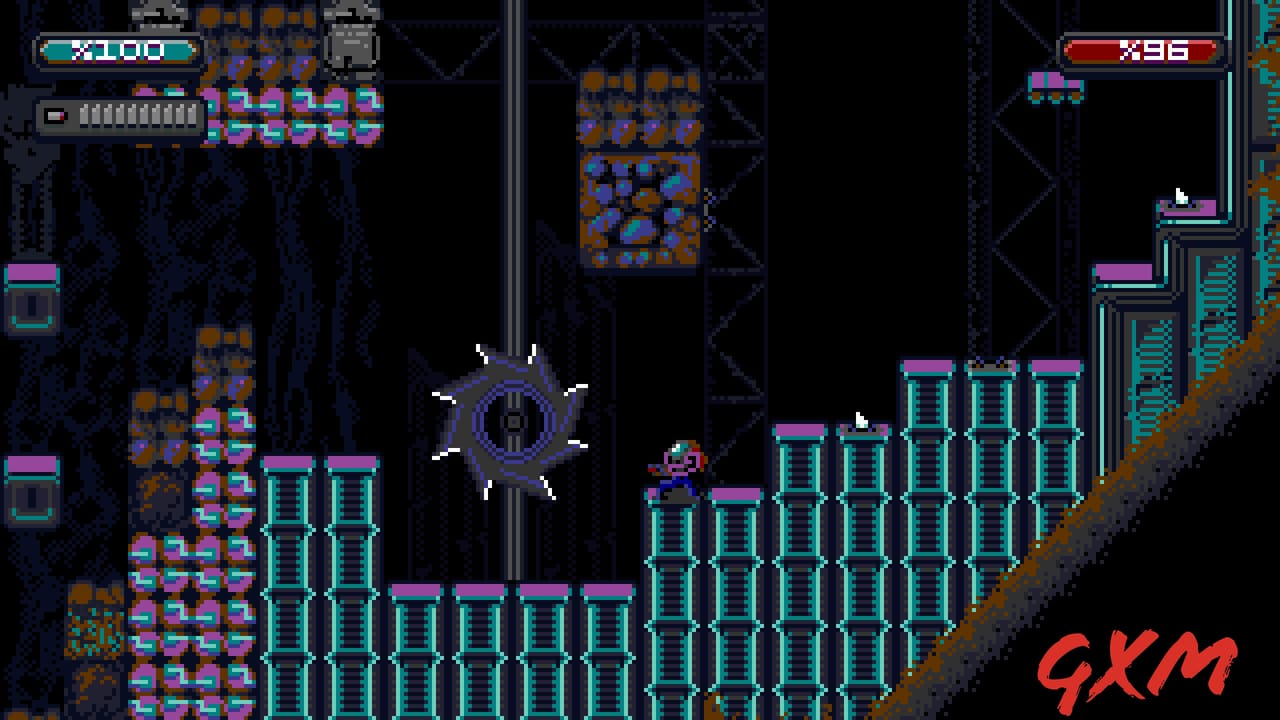Viewport: 1280px width, 720px height.
Task: Click the player character sprite
Action: tap(678, 465)
